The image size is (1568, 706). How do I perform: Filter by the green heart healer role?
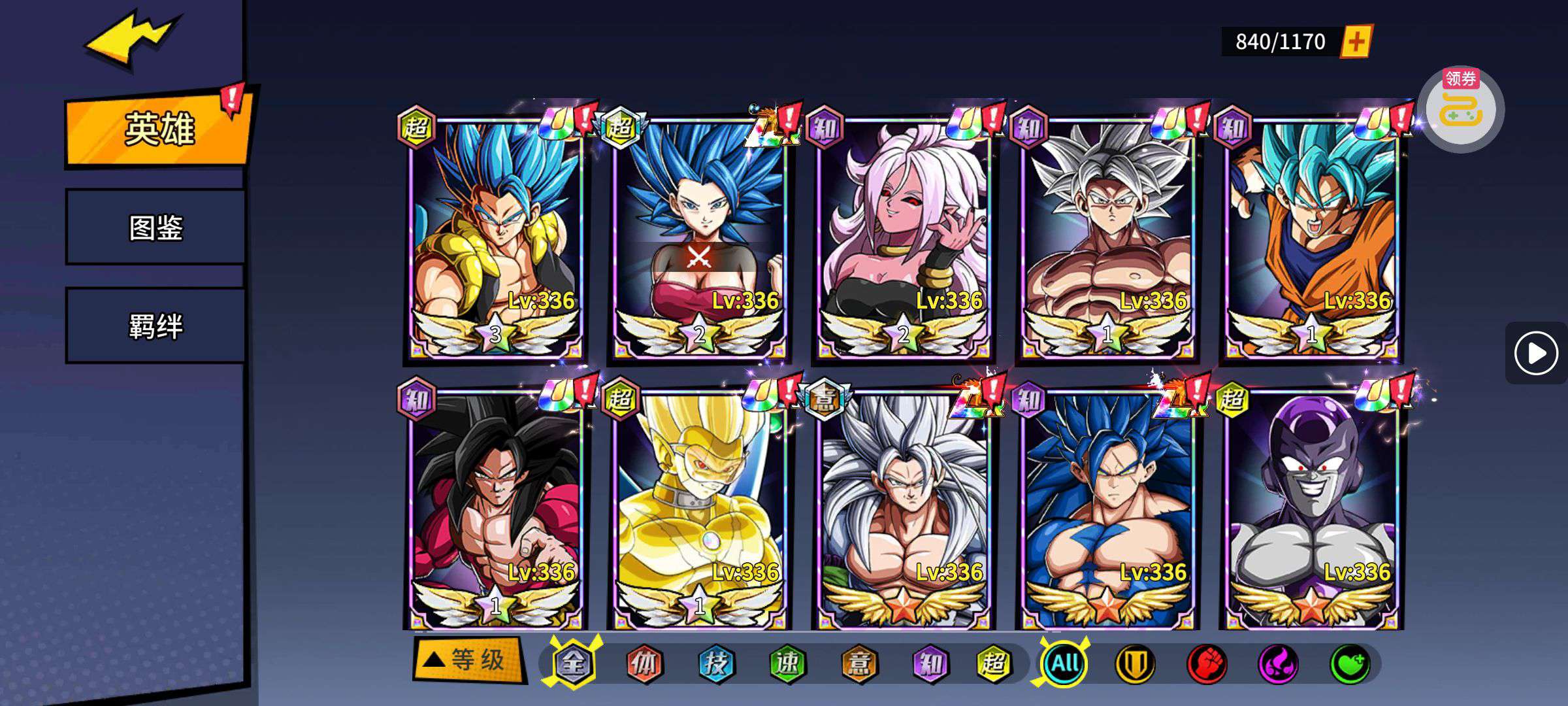coord(1349,664)
